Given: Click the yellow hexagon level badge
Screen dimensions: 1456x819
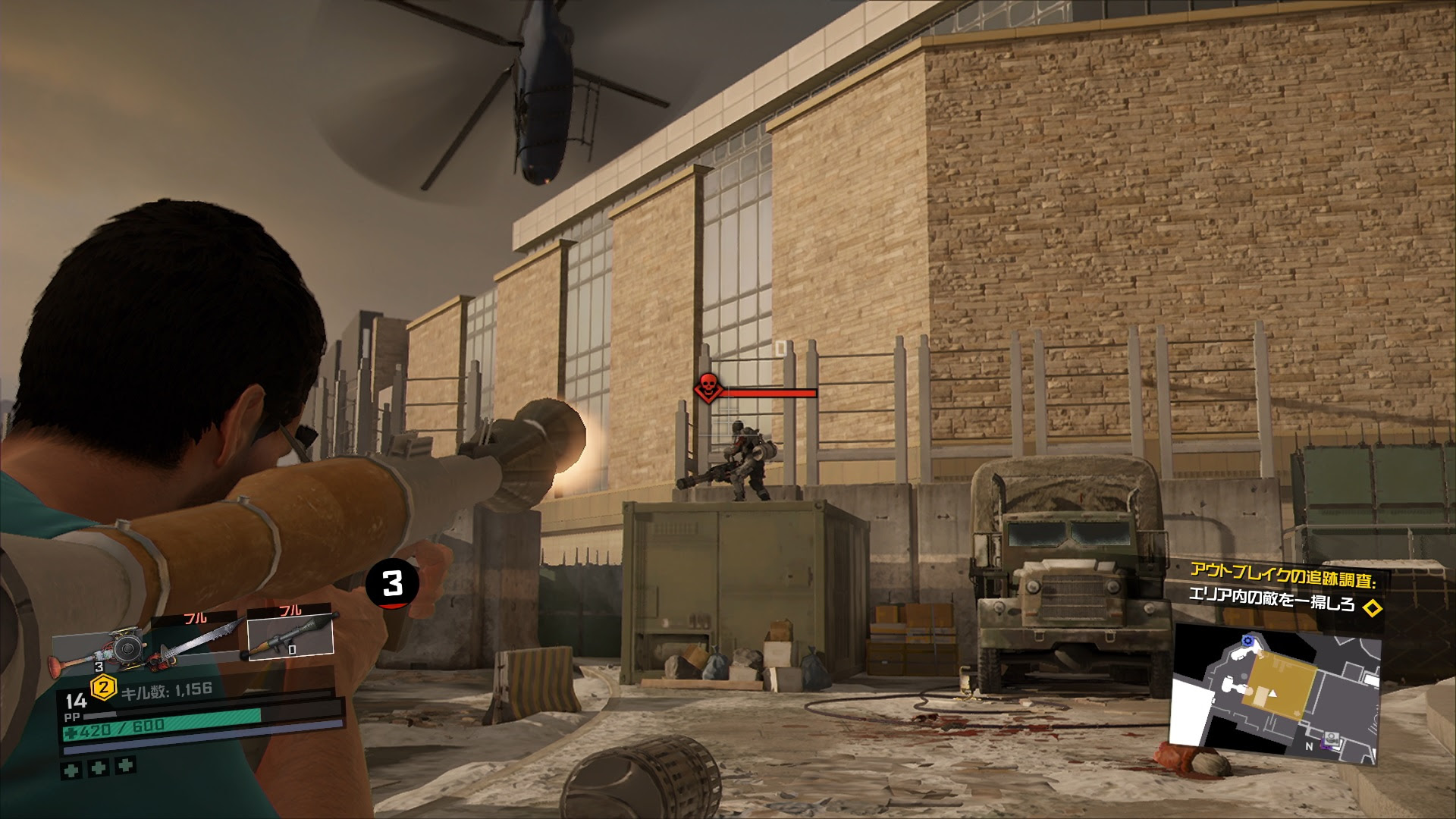Looking at the screenshot, I should pos(103,689).
